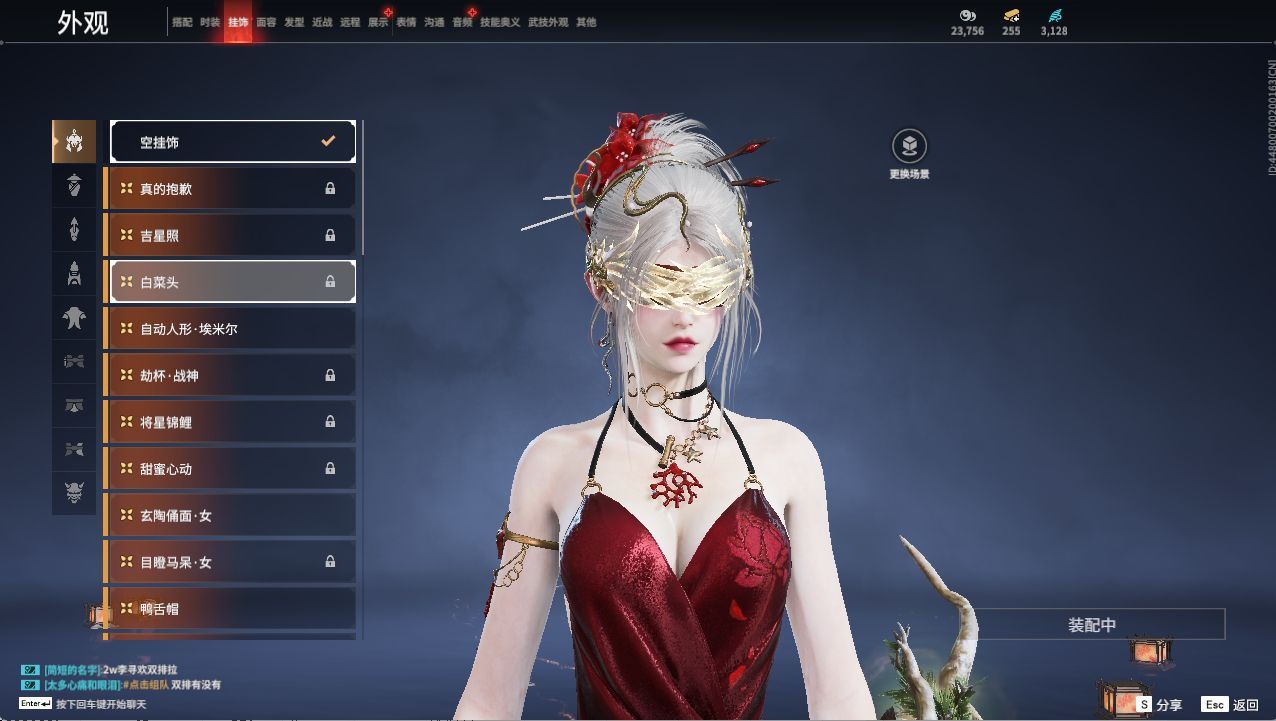Open the 表情 emote tab
Viewport: 1276px width, 721px height.
406,22
